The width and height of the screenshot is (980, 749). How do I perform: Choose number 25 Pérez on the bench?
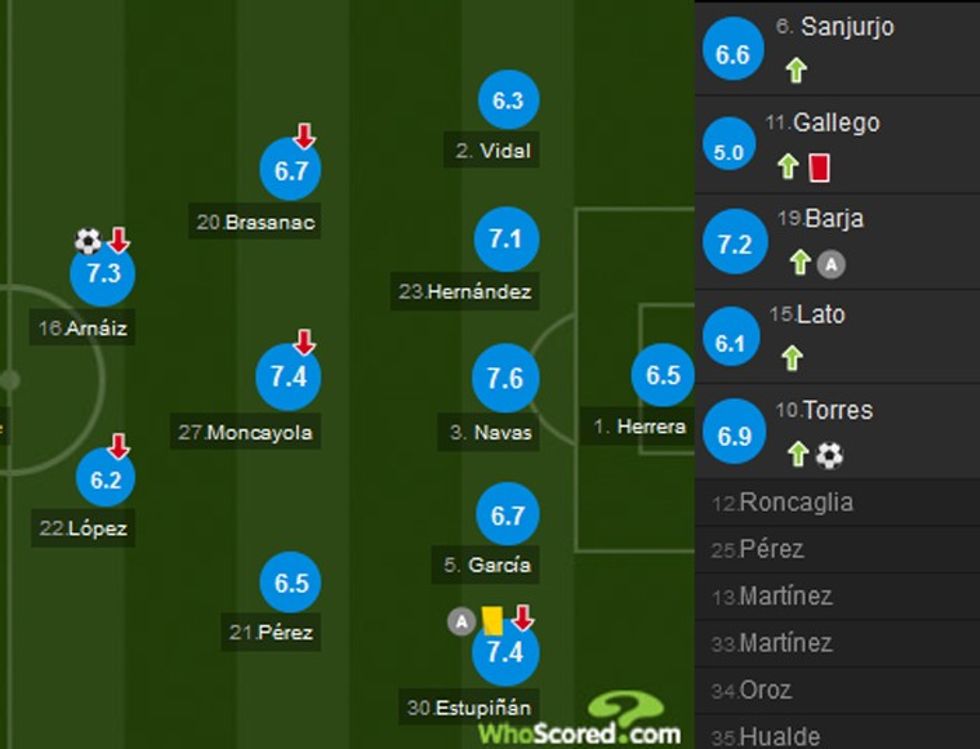[x=771, y=550]
